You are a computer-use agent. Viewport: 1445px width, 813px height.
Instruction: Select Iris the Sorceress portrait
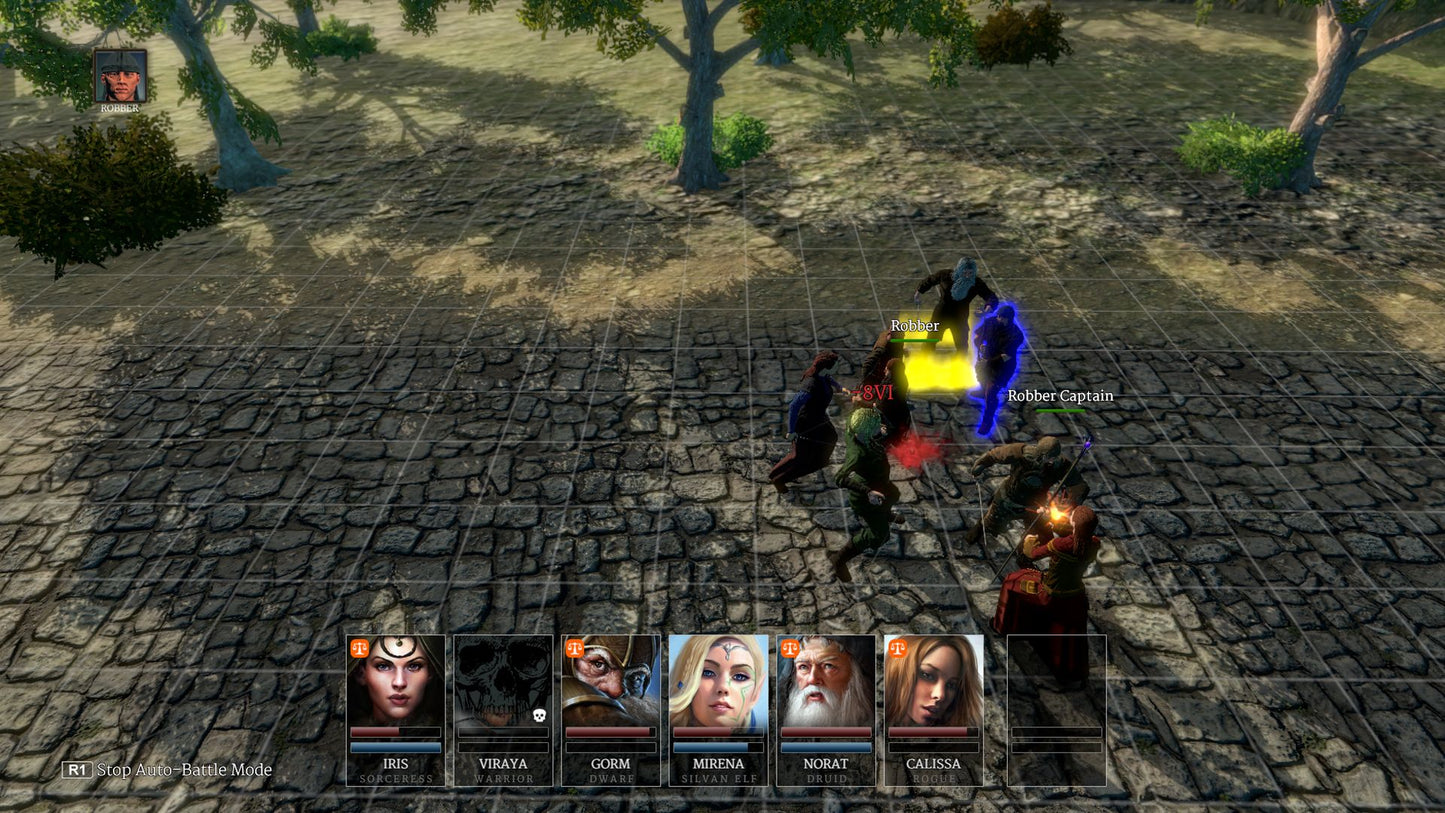click(396, 681)
